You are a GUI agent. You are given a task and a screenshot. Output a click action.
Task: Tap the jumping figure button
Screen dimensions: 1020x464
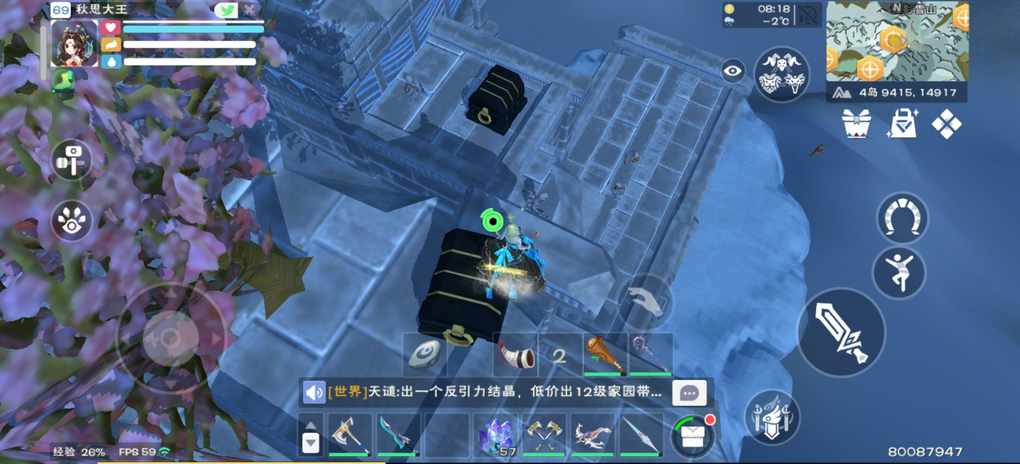pos(898,270)
